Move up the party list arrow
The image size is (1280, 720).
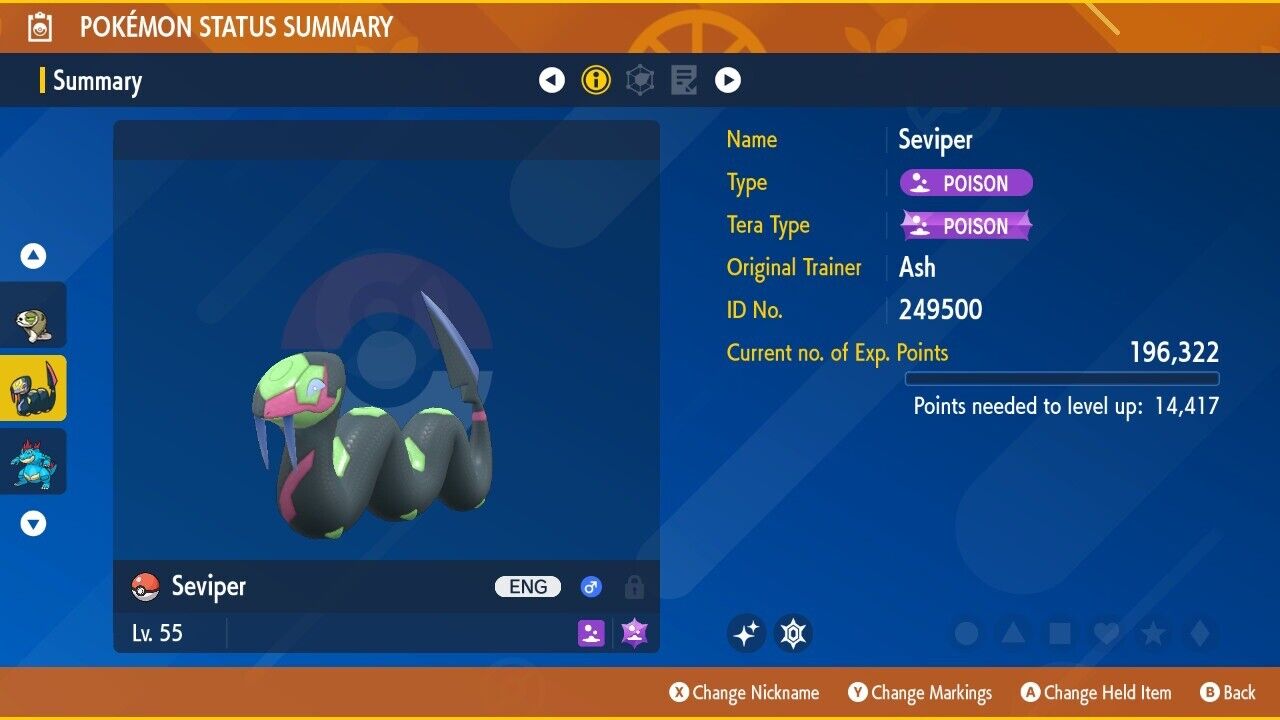34,257
